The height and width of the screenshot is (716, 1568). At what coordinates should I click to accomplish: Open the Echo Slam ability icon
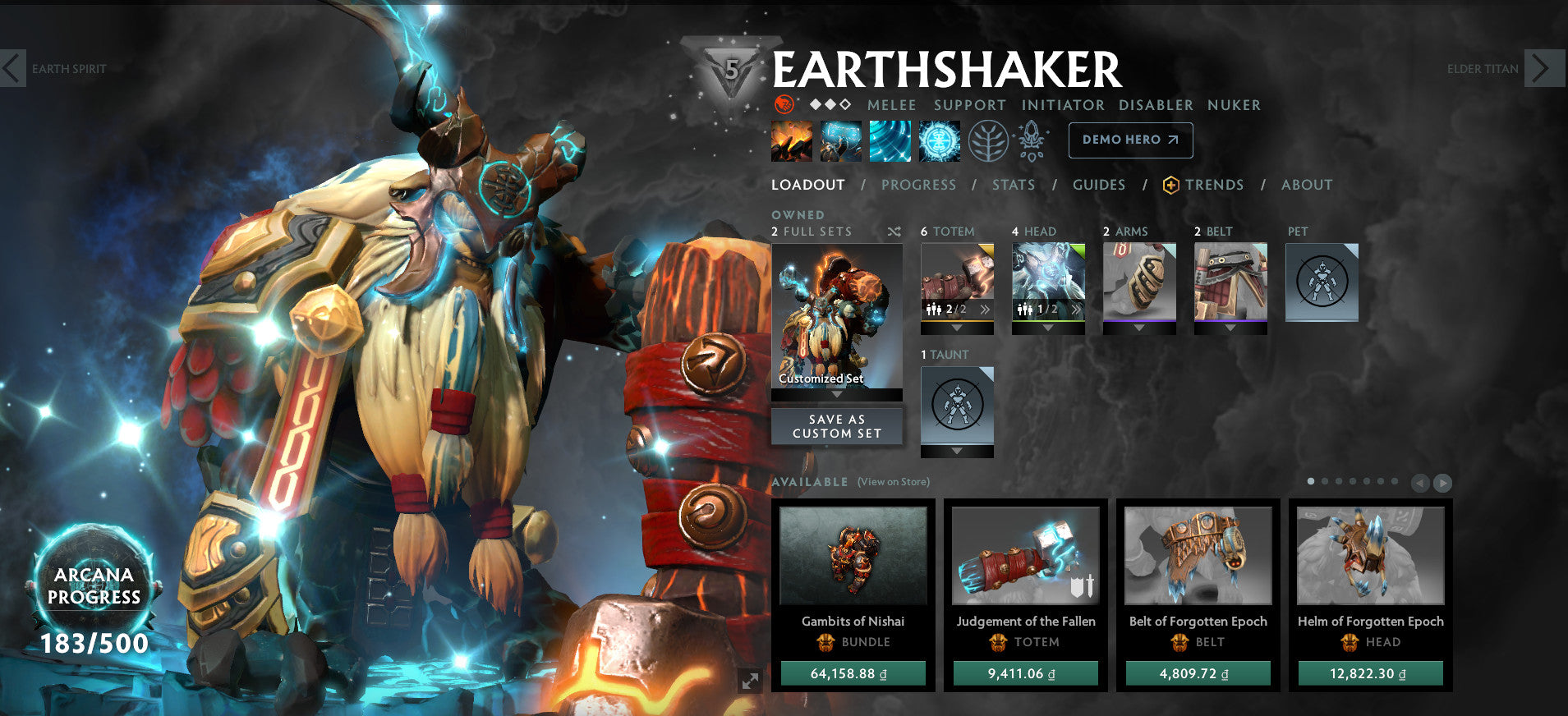(x=940, y=140)
